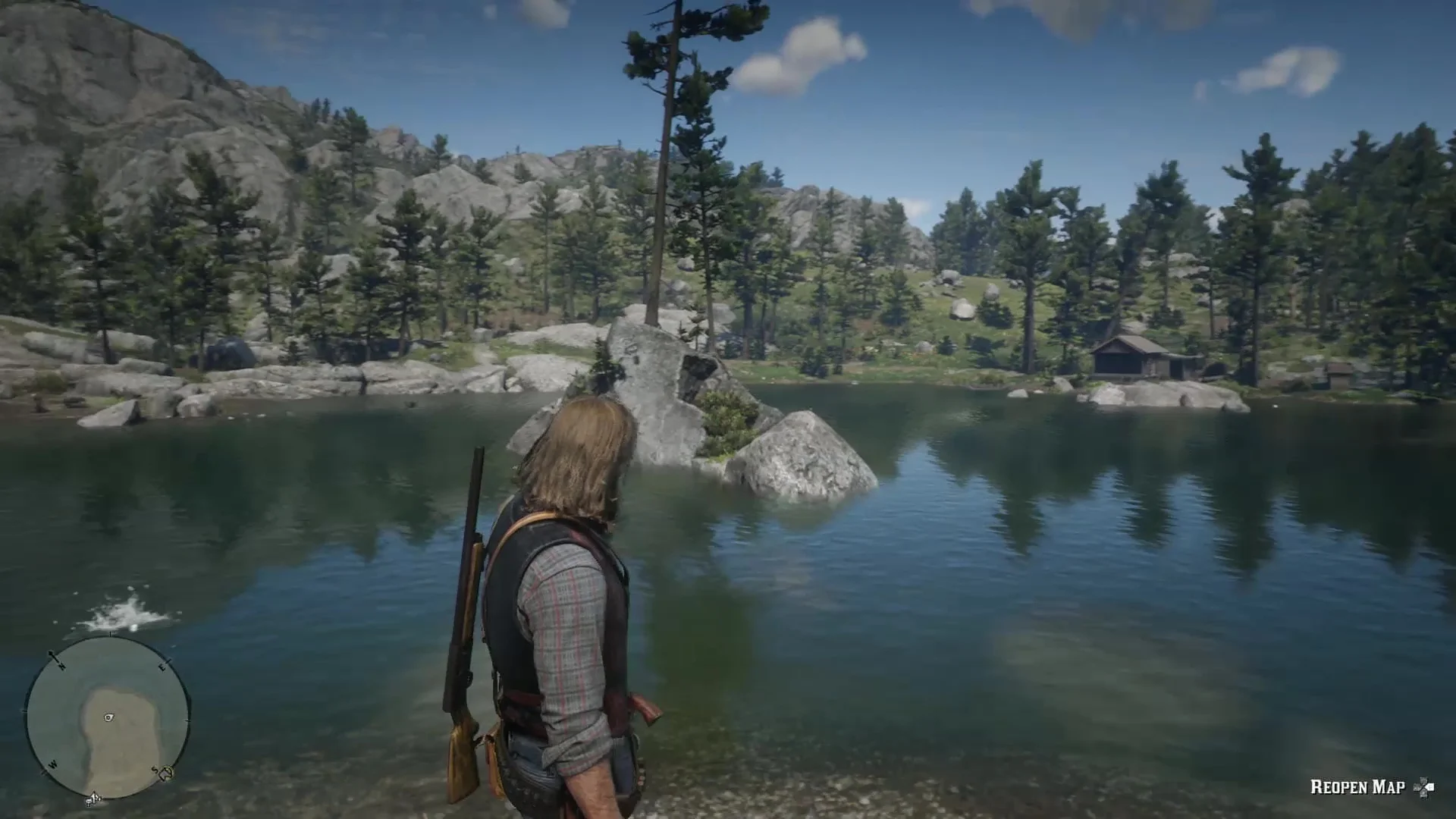Click the Reopen Map prompt
Viewport: 1456px width, 819px height.
click(1357, 786)
